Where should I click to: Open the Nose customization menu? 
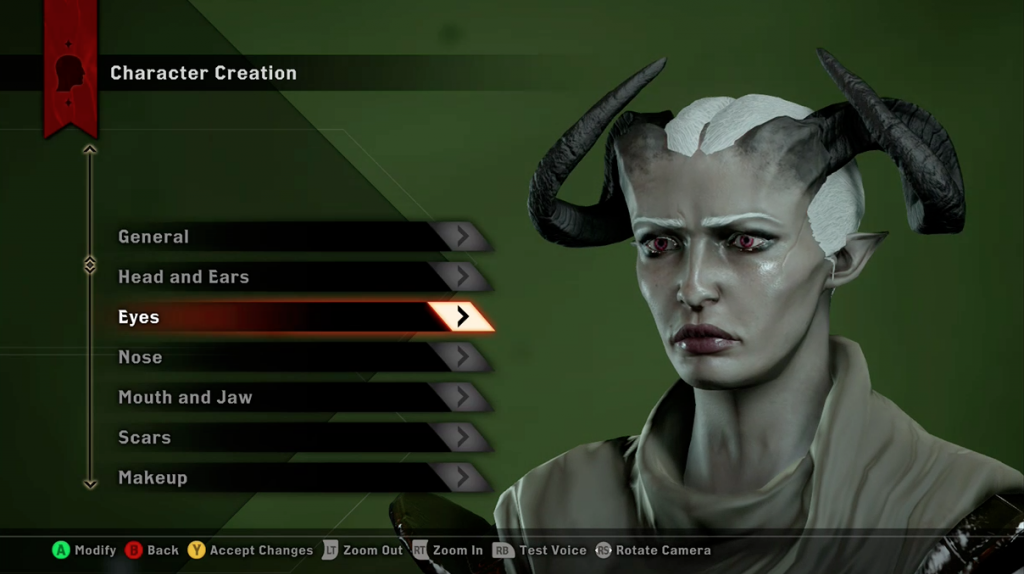[x=300, y=357]
